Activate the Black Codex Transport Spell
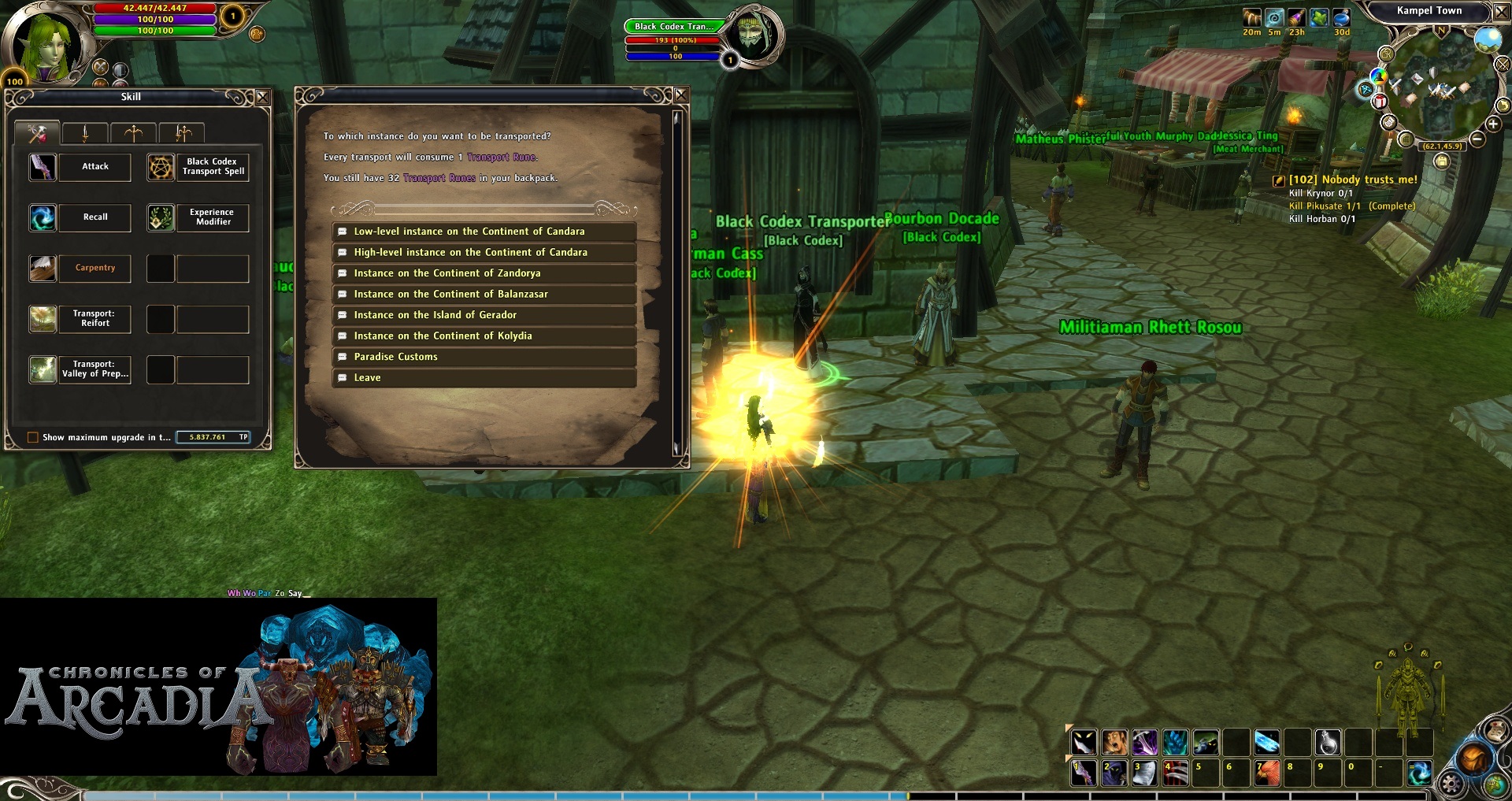This screenshot has height=801, width=1512. (161, 167)
